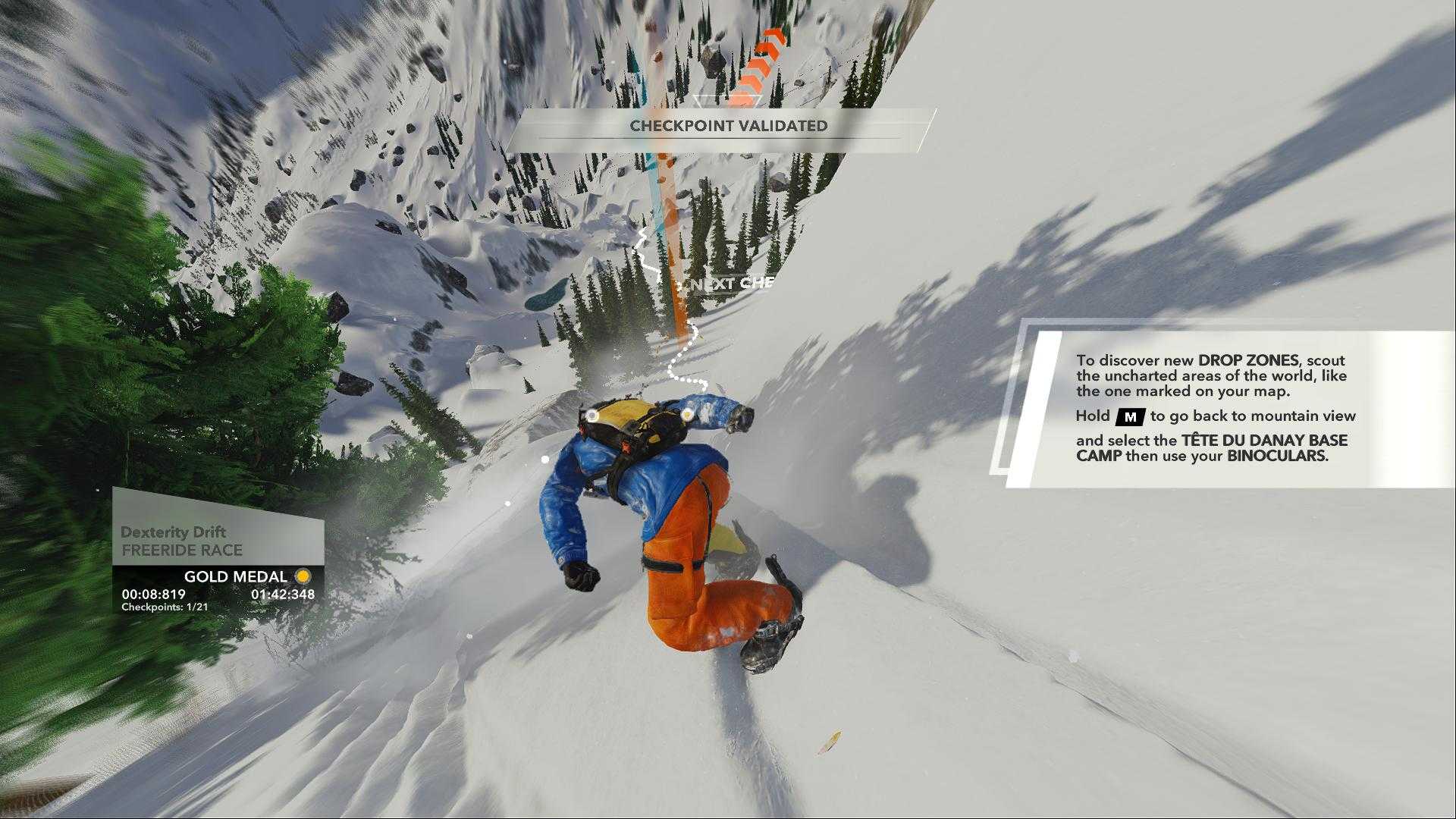Select the Next Checkpoint marker label
The image size is (1456, 819).
(732, 284)
